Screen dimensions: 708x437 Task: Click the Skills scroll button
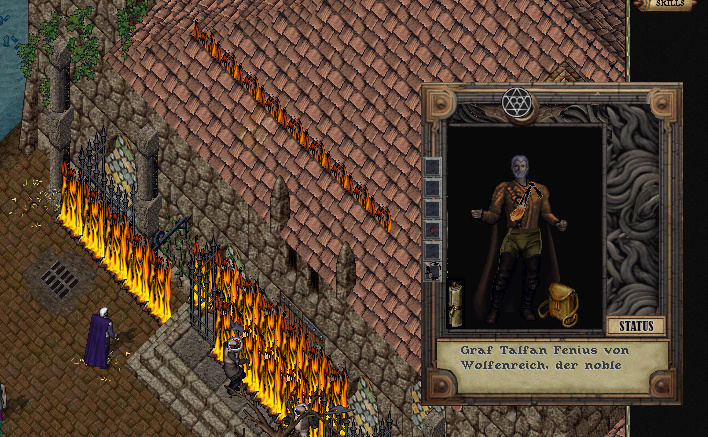click(x=669, y=5)
